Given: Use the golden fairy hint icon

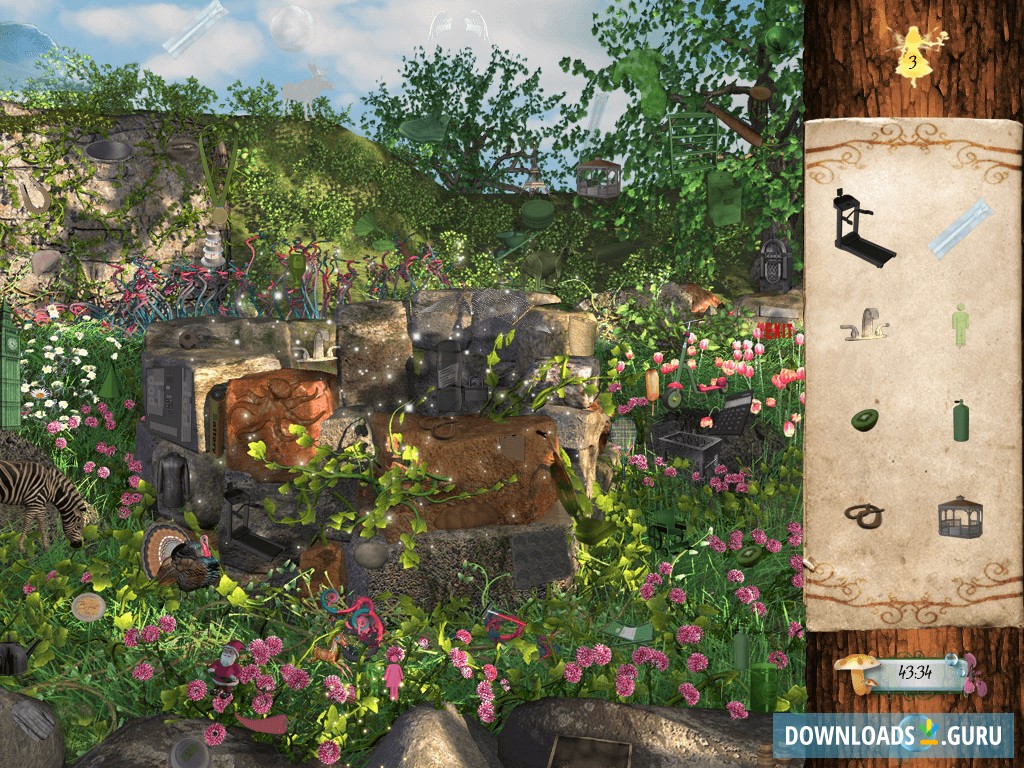Looking at the screenshot, I should coord(911,50).
